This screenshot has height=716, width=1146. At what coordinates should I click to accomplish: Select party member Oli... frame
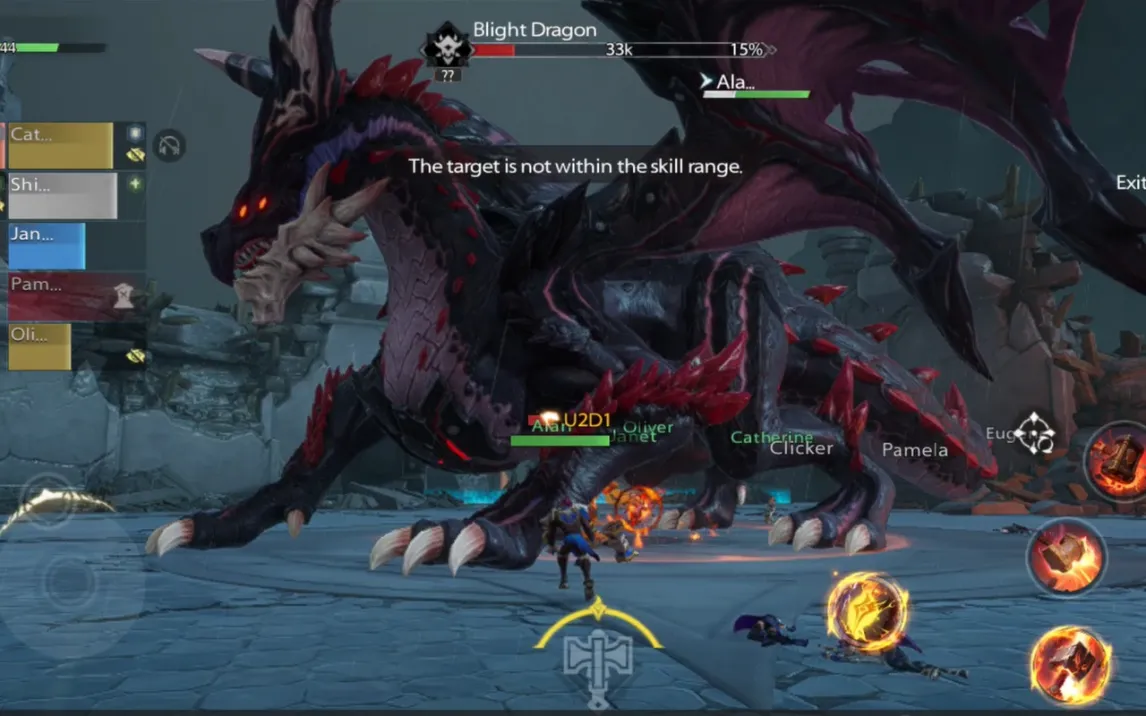(40, 346)
